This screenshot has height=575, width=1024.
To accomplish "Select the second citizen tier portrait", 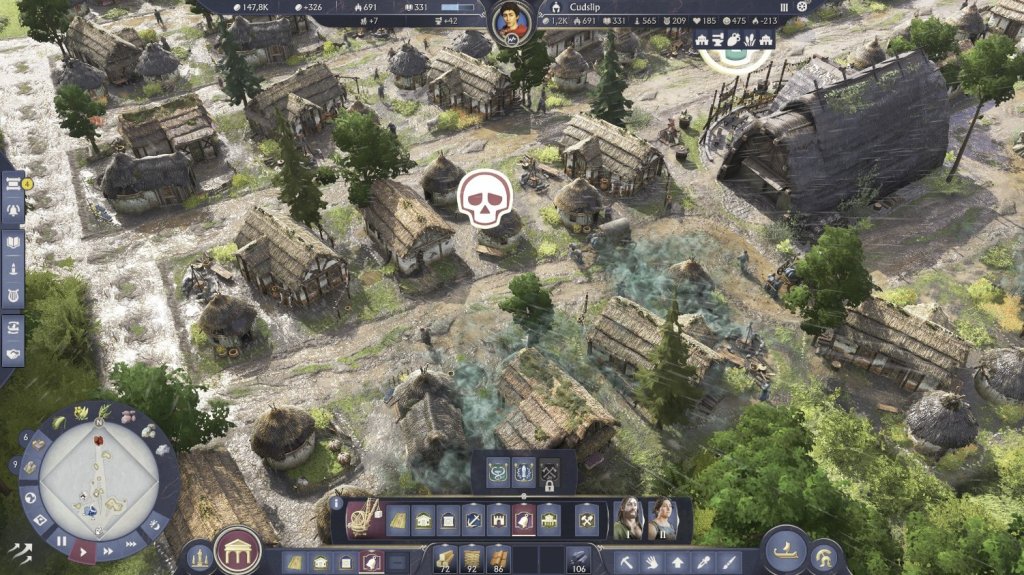I will (x=661, y=517).
